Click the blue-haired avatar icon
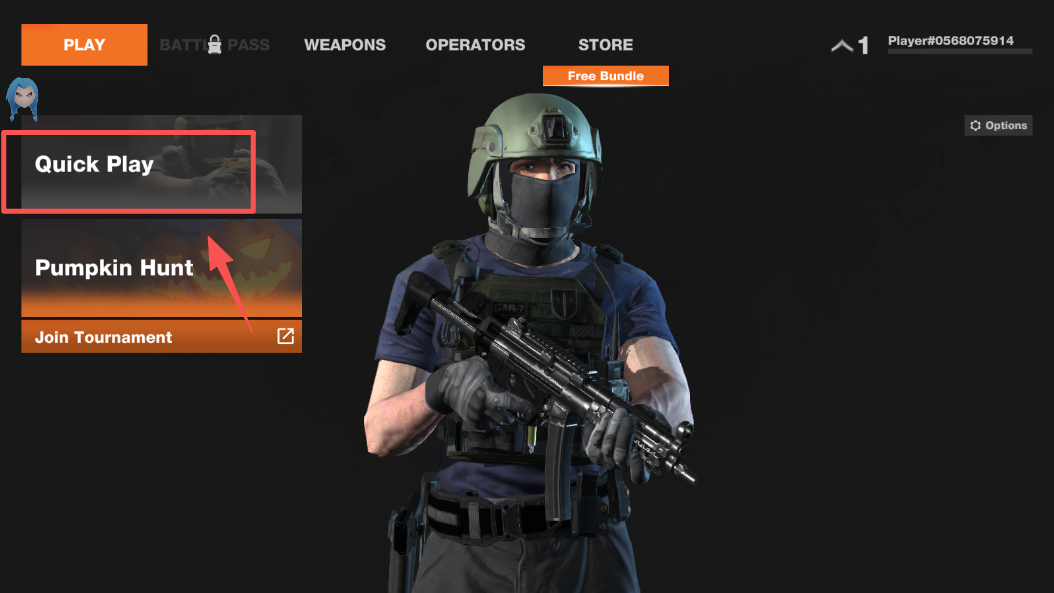The height and width of the screenshot is (593, 1054). point(22,97)
